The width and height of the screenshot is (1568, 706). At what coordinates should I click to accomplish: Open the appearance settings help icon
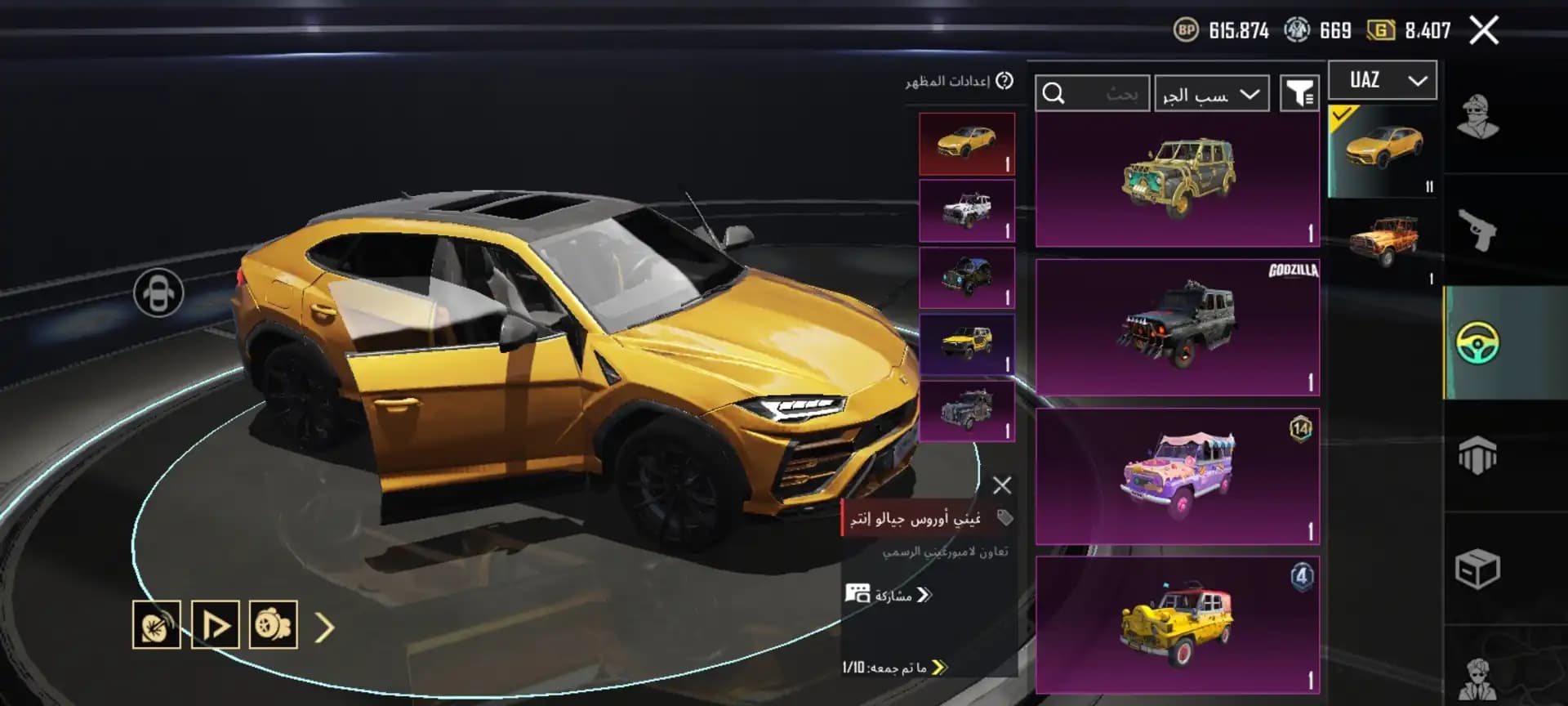click(x=1005, y=81)
